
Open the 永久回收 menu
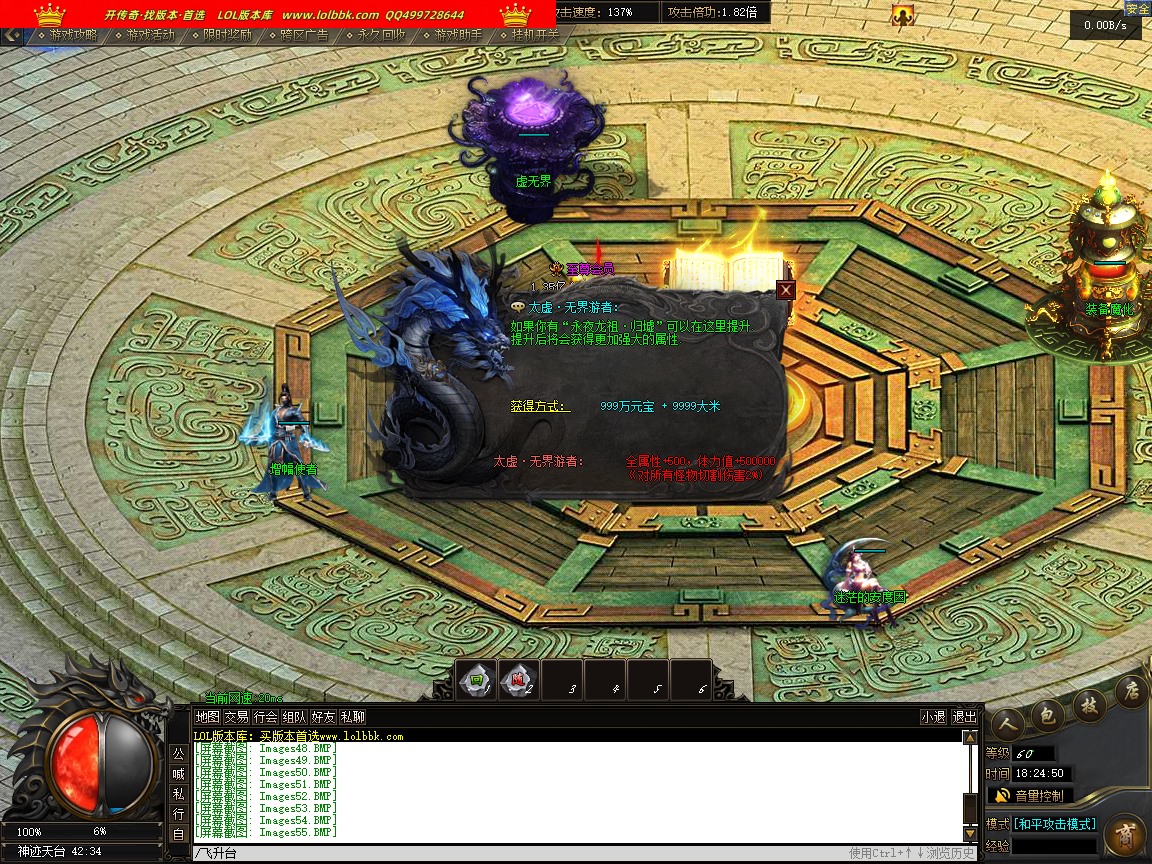(382, 35)
